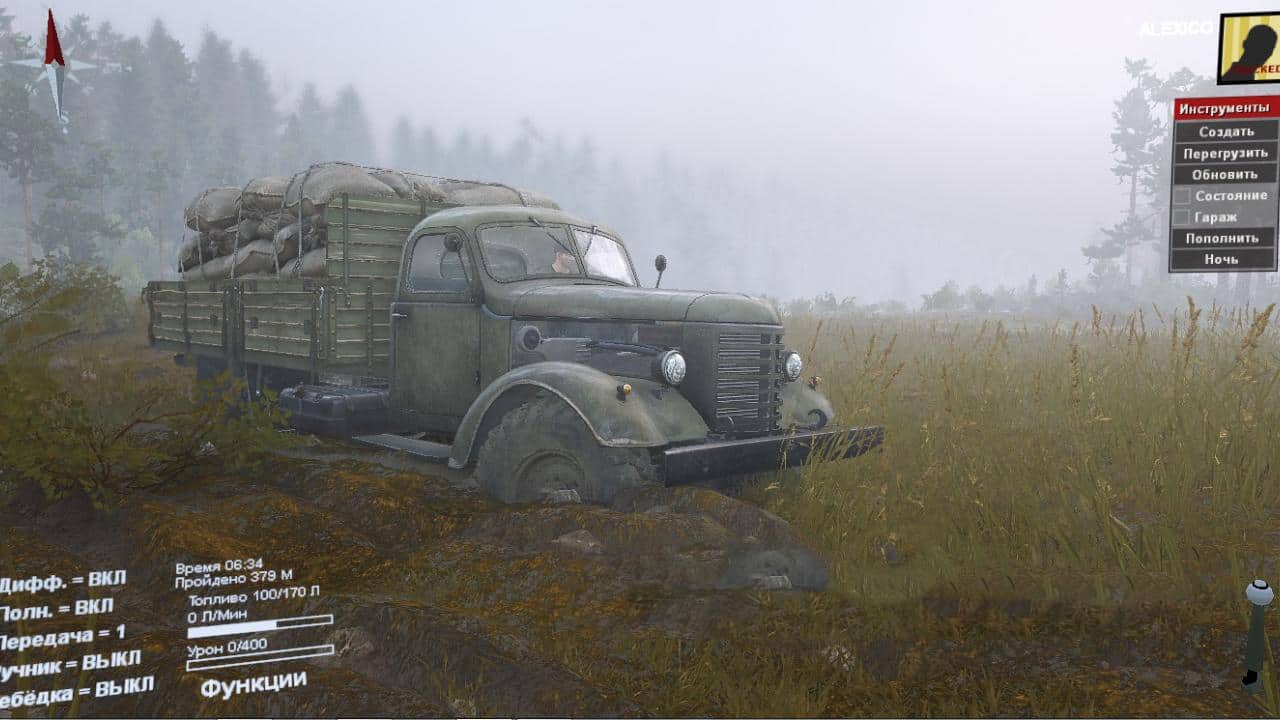The image size is (1280, 720).
Task: Click the Инструменты menu header
Action: coord(1224,109)
